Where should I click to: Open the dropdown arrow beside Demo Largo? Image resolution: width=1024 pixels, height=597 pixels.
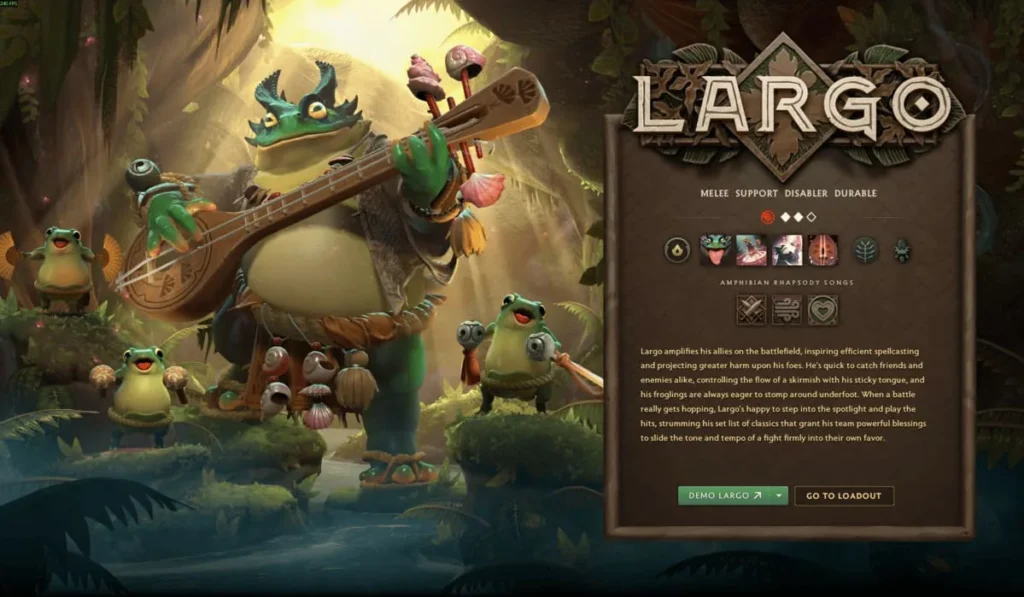tap(777, 496)
